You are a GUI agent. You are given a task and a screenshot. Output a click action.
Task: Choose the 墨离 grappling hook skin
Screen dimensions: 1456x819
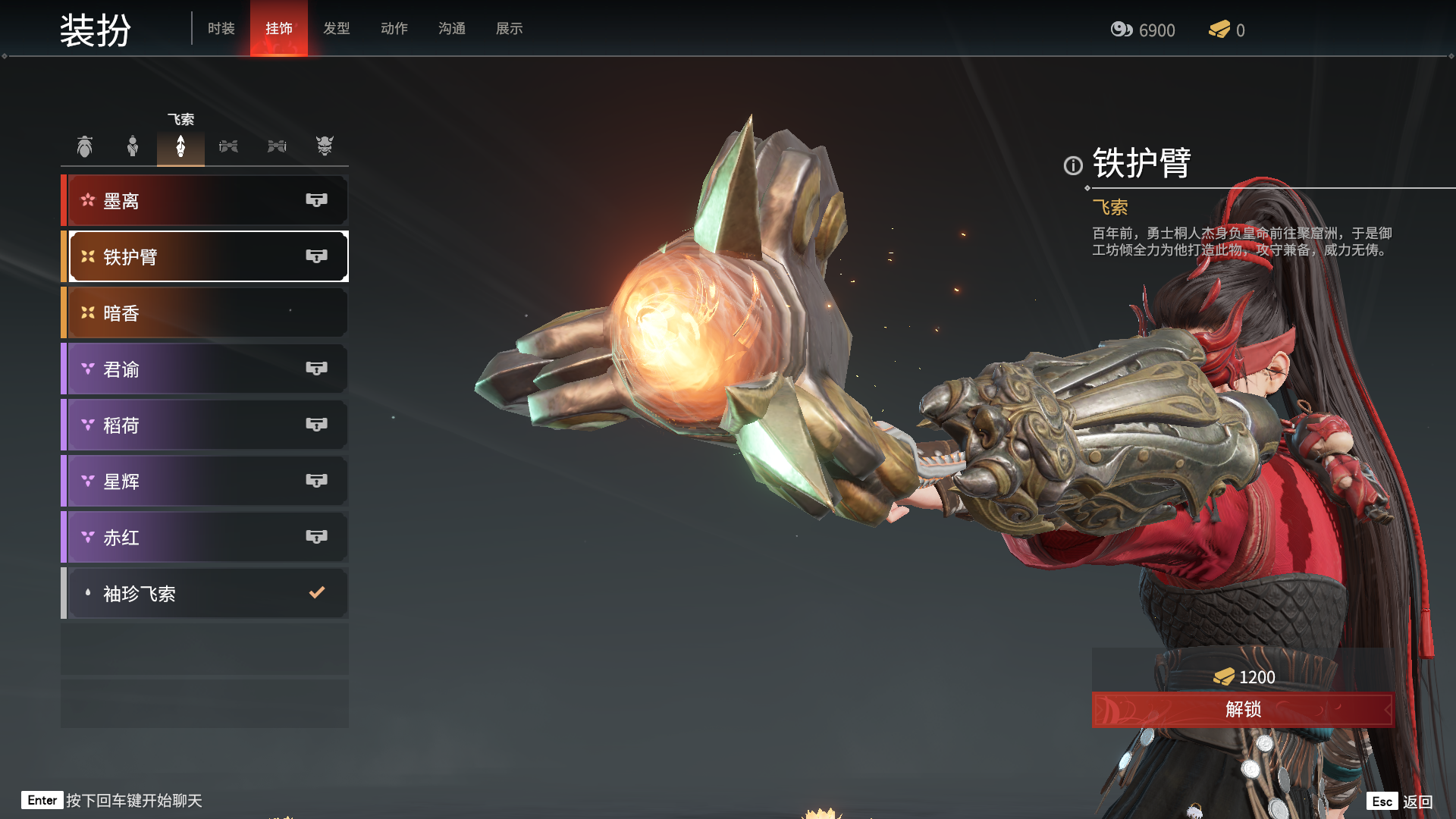point(206,201)
